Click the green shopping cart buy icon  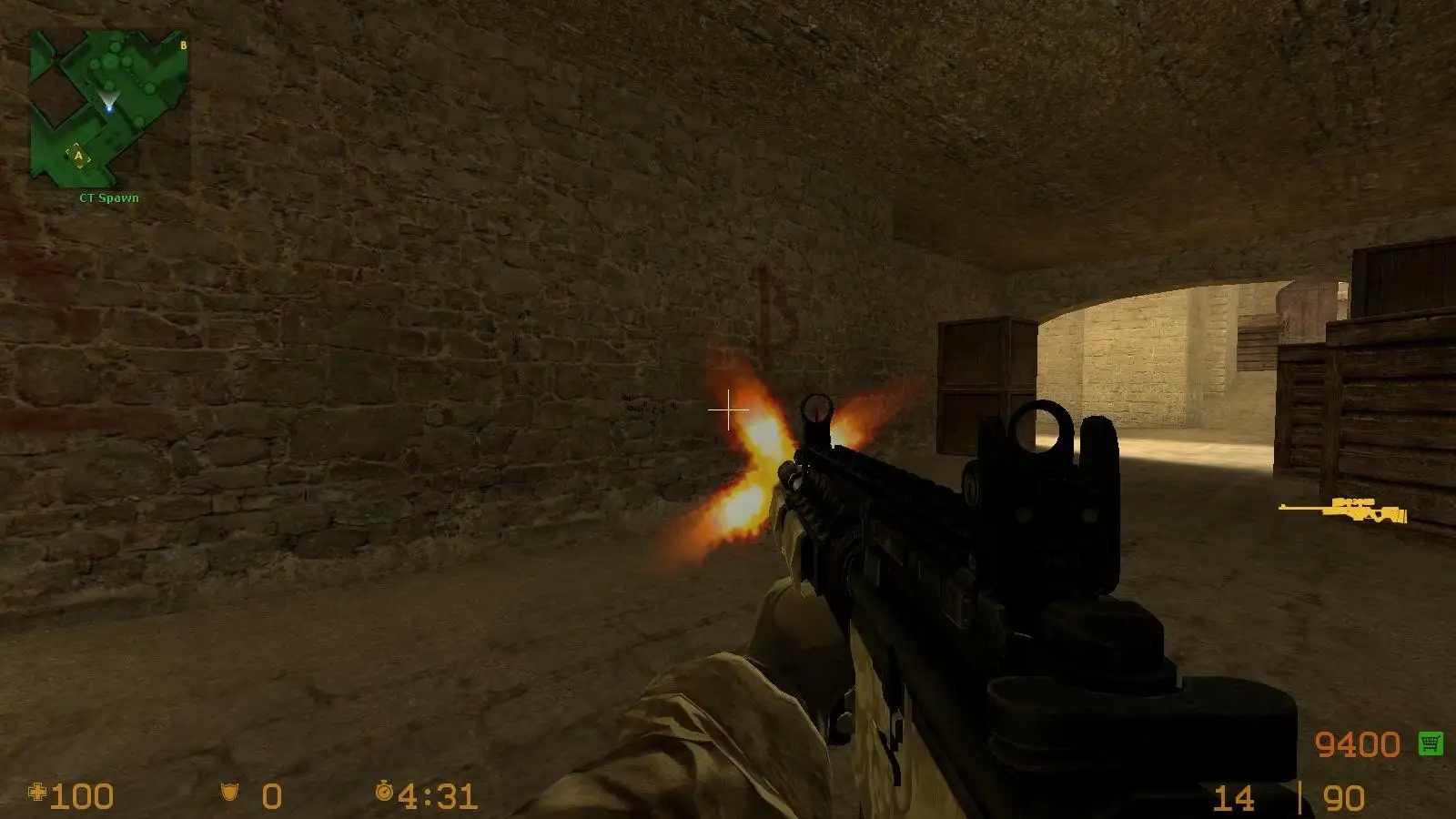[1430, 743]
